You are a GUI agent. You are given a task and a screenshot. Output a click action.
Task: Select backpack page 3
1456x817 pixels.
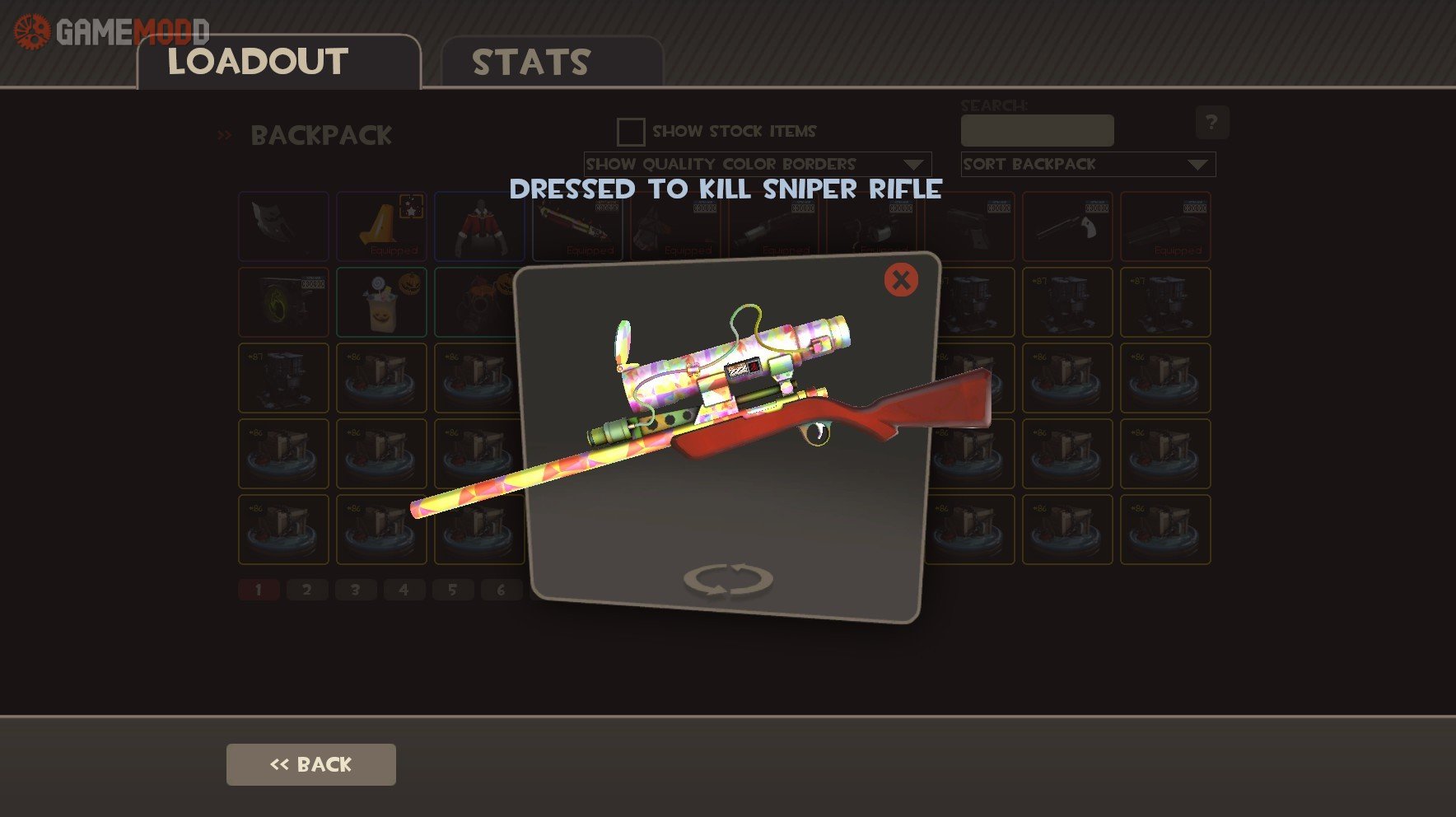tap(356, 590)
